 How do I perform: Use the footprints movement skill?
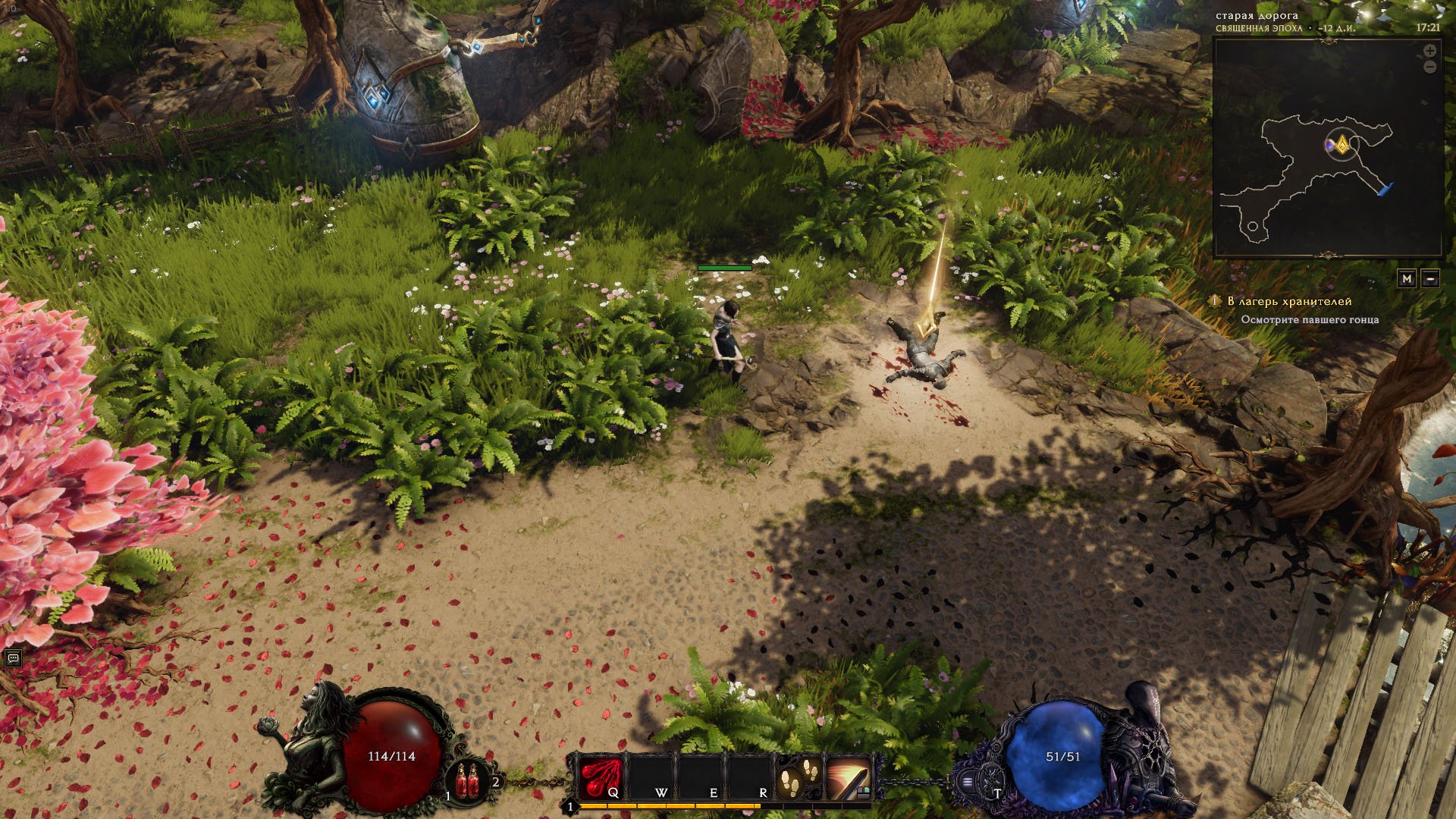[801, 777]
